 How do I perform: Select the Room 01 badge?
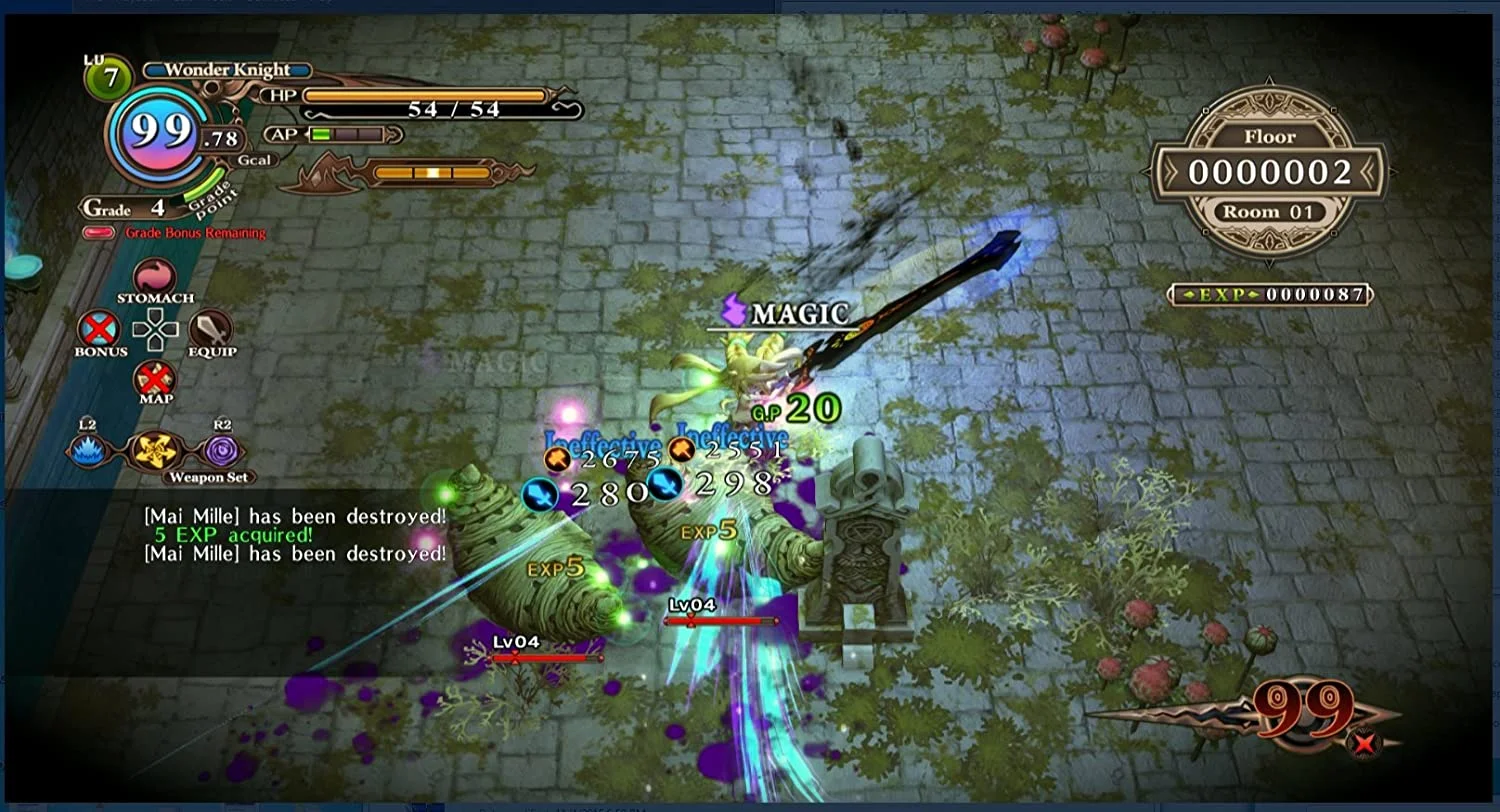(1268, 212)
